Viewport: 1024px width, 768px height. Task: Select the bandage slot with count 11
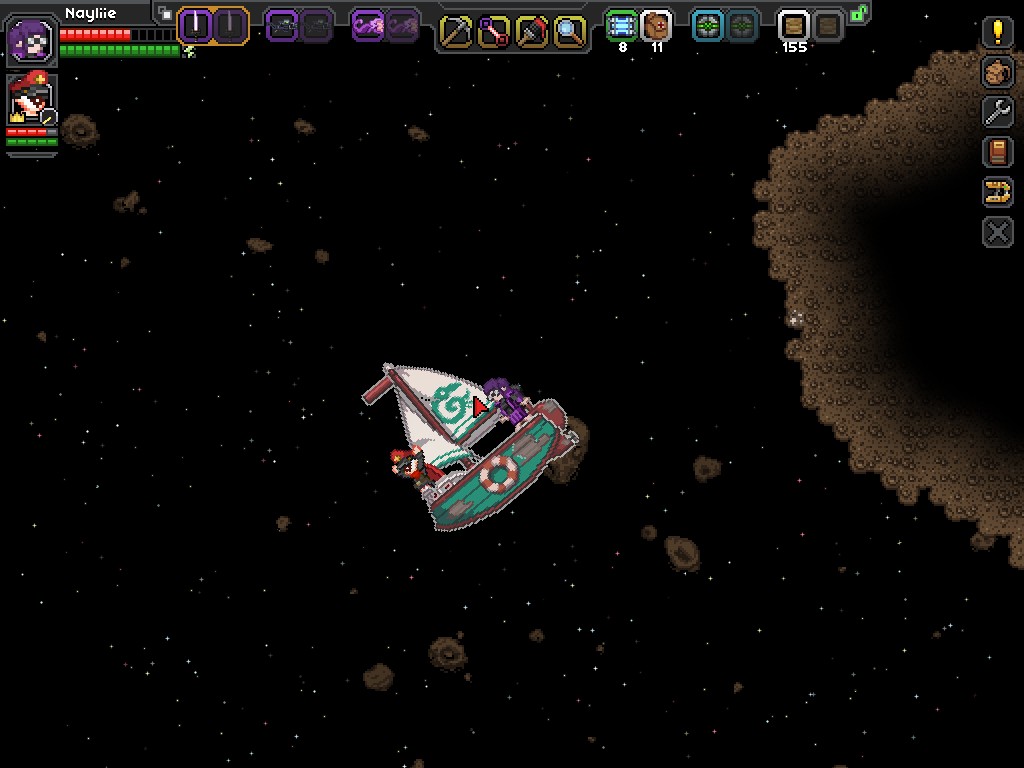tap(656, 26)
